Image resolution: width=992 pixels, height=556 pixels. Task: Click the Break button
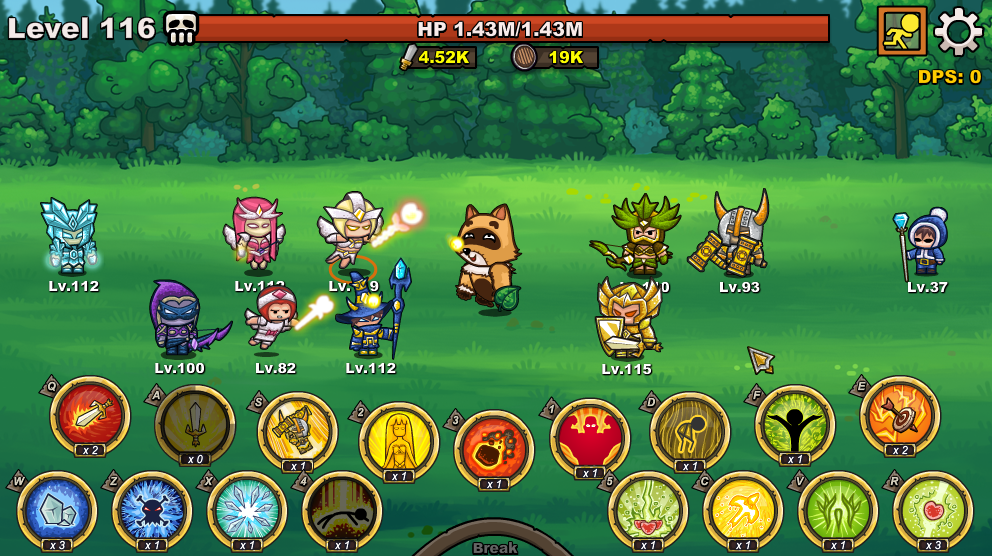pos(495,546)
